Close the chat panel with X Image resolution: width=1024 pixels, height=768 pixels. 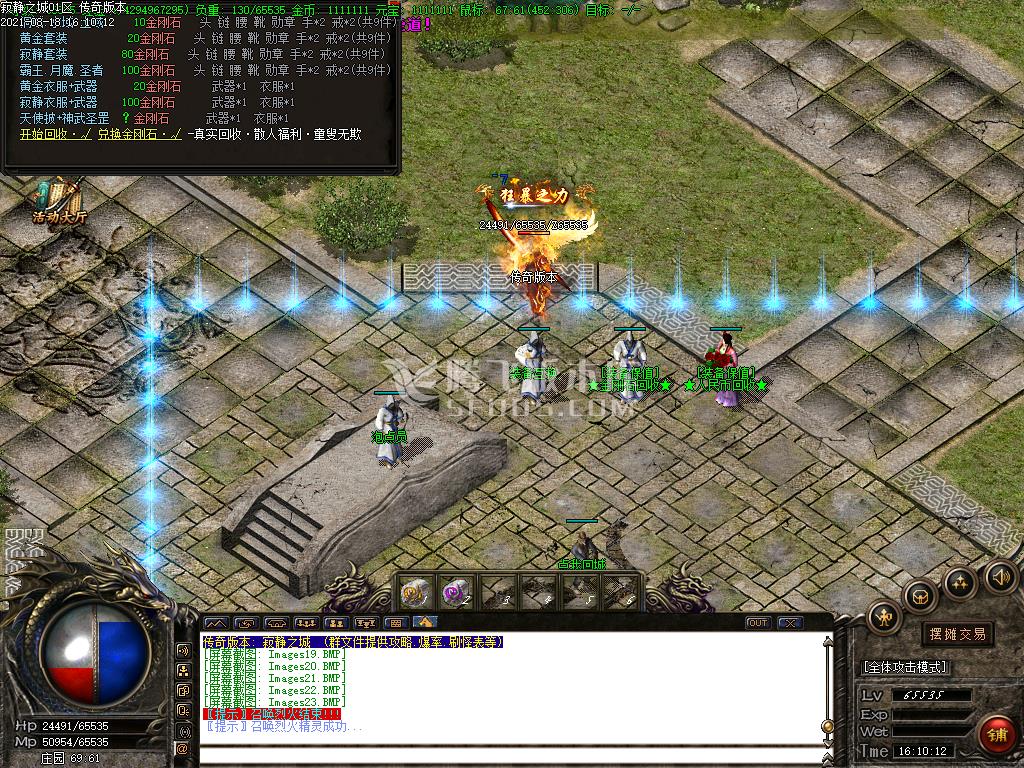coord(790,623)
